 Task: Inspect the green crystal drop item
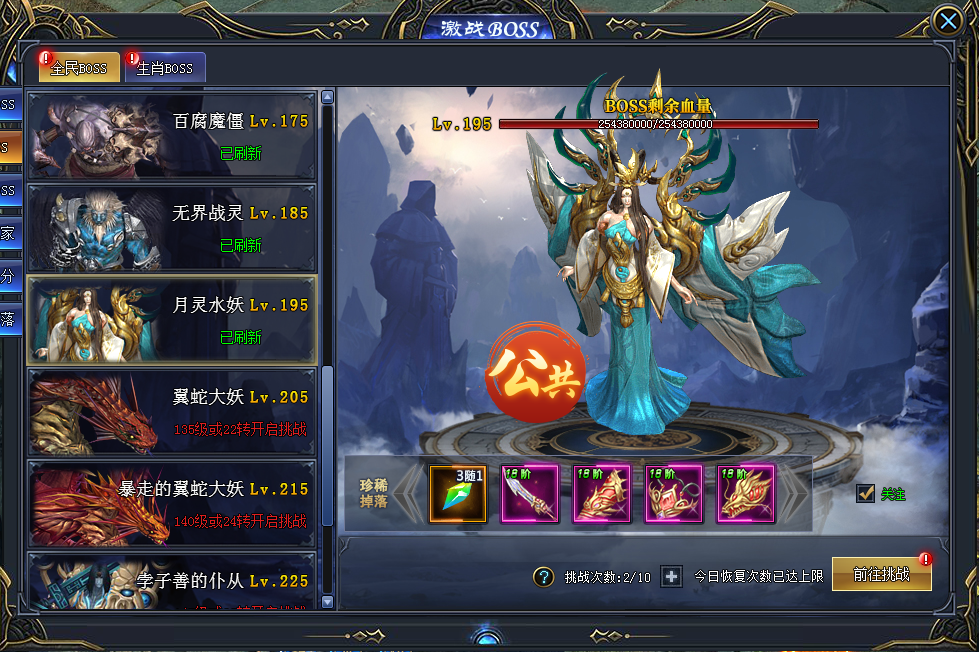coord(458,494)
